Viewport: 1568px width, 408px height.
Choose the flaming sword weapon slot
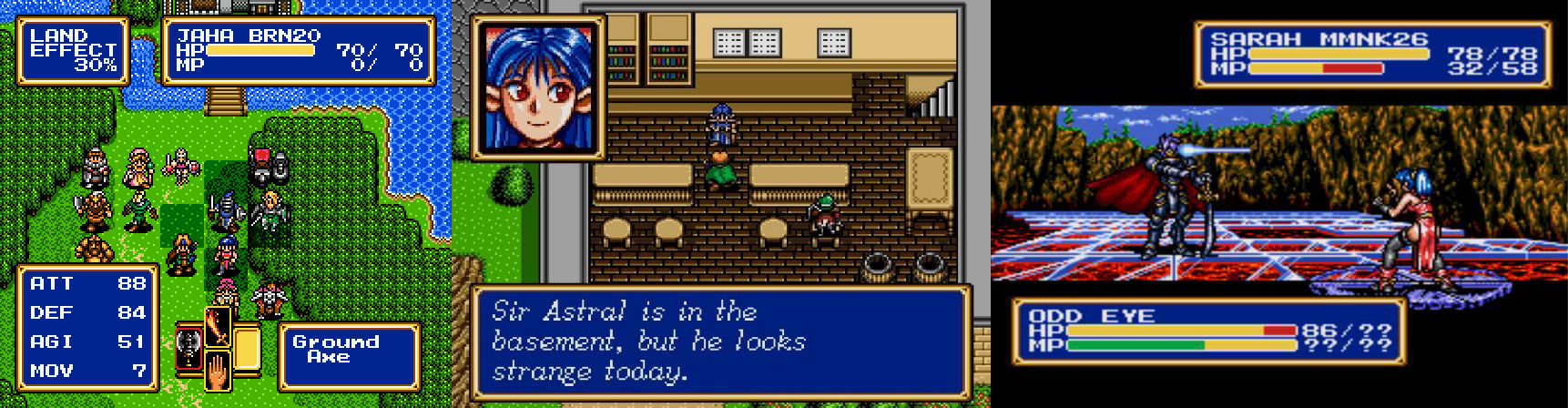(218, 325)
